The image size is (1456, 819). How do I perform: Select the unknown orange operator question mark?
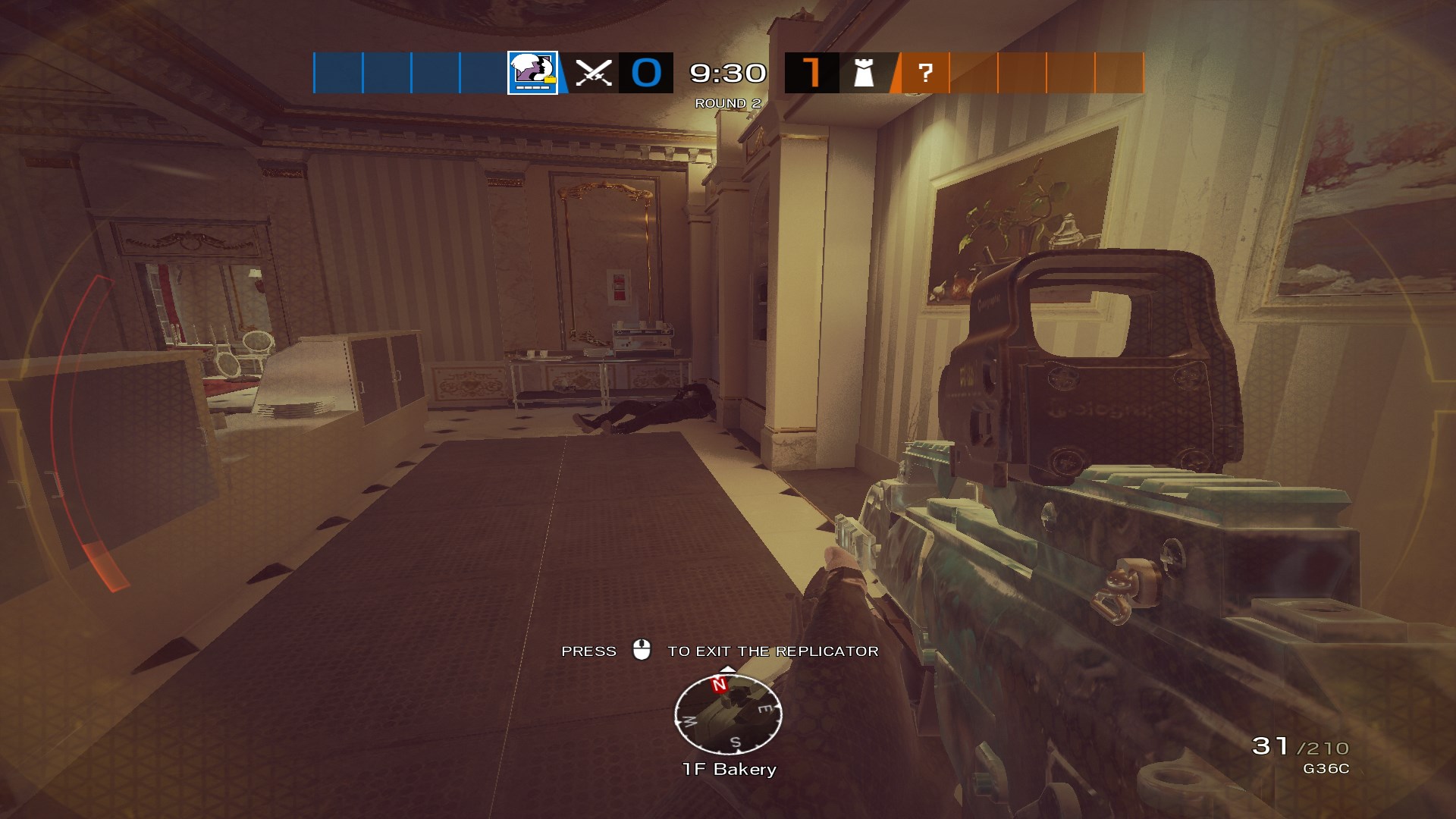pos(924,74)
